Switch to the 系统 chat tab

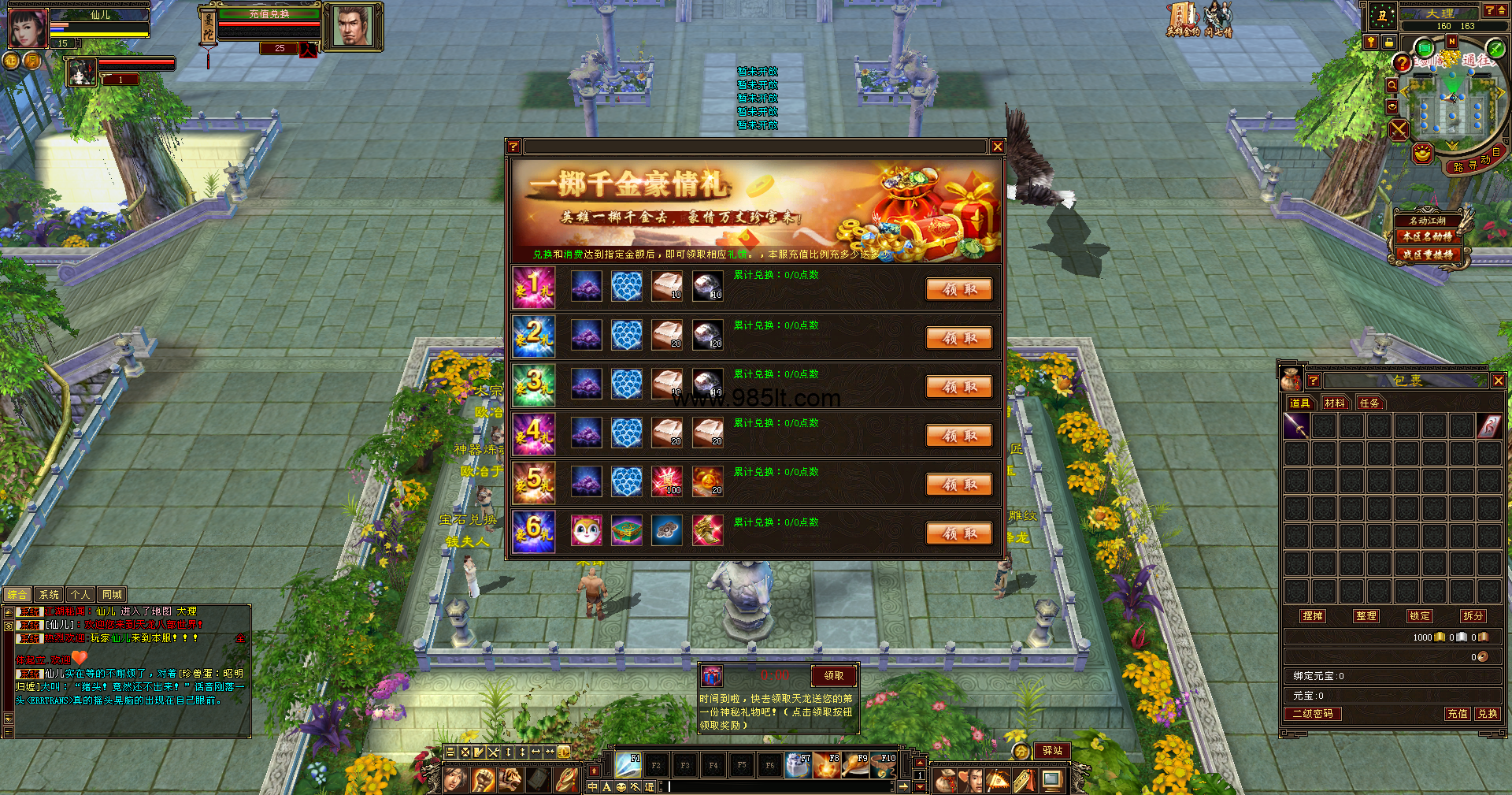[49, 595]
